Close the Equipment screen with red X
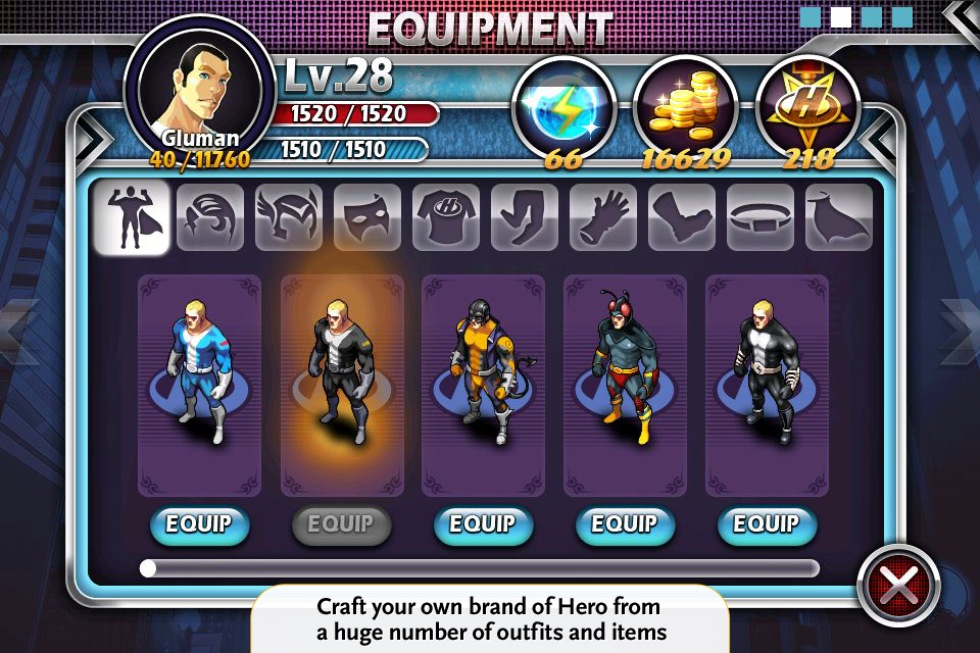The image size is (980, 653). [x=898, y=586]
